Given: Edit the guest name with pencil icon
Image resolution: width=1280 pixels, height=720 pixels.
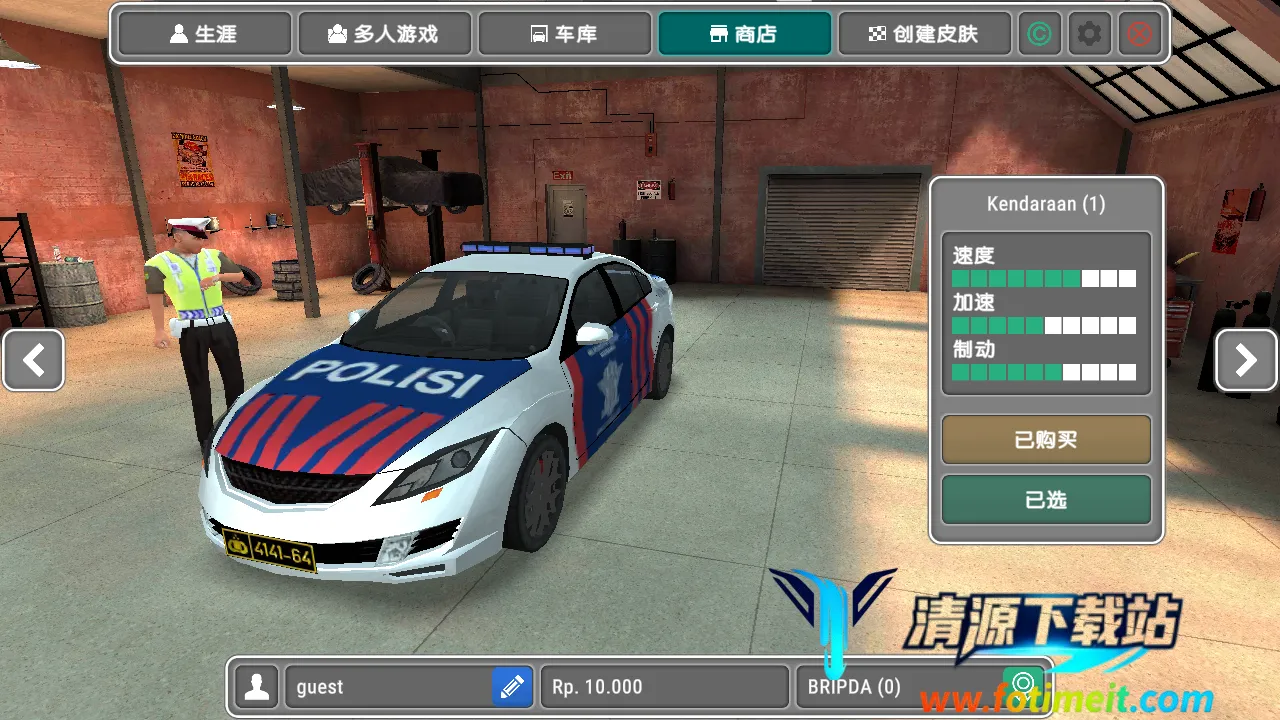Looking at the screenshot, I should (512, 687).
